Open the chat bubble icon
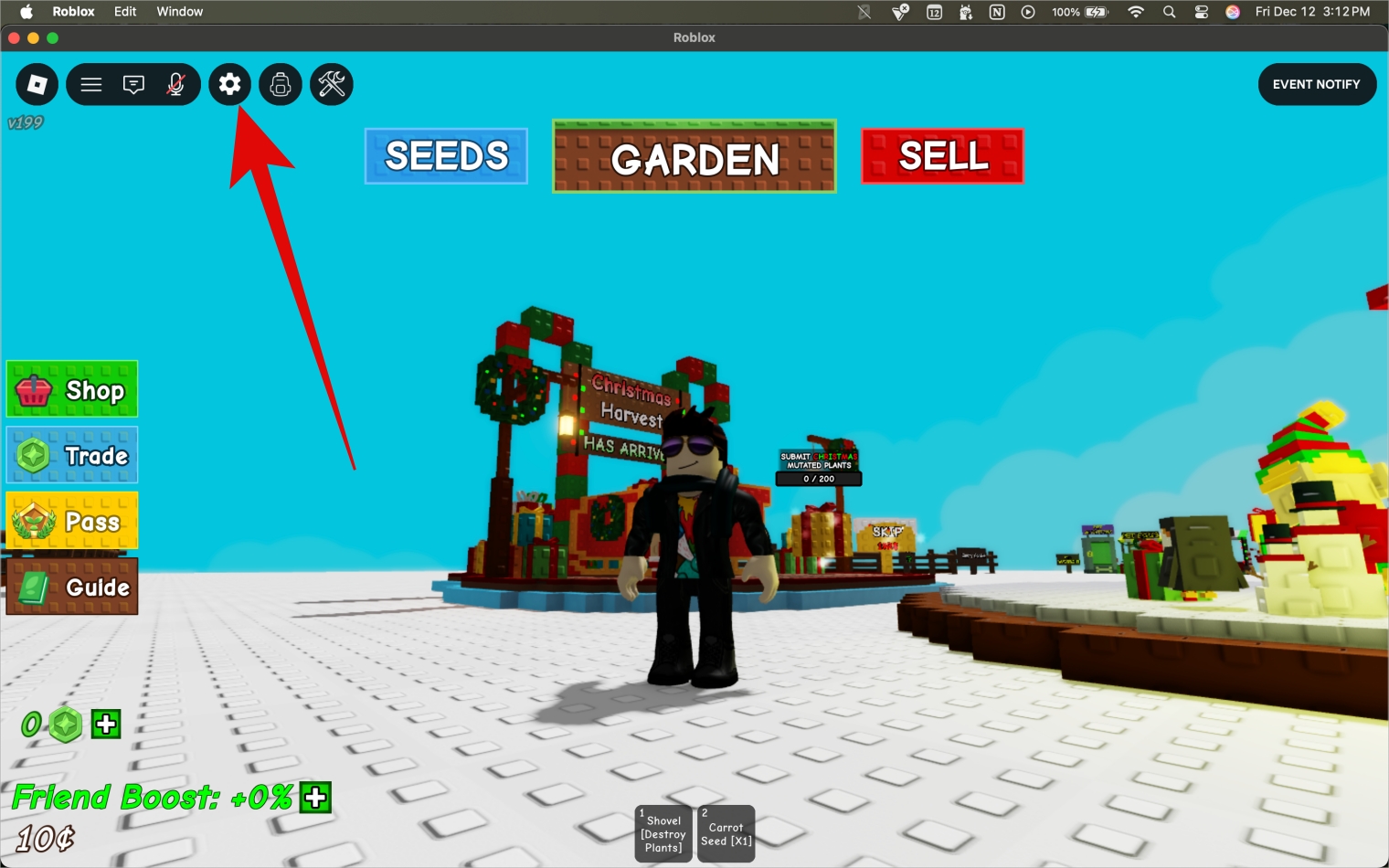 [x=133, y=84]
